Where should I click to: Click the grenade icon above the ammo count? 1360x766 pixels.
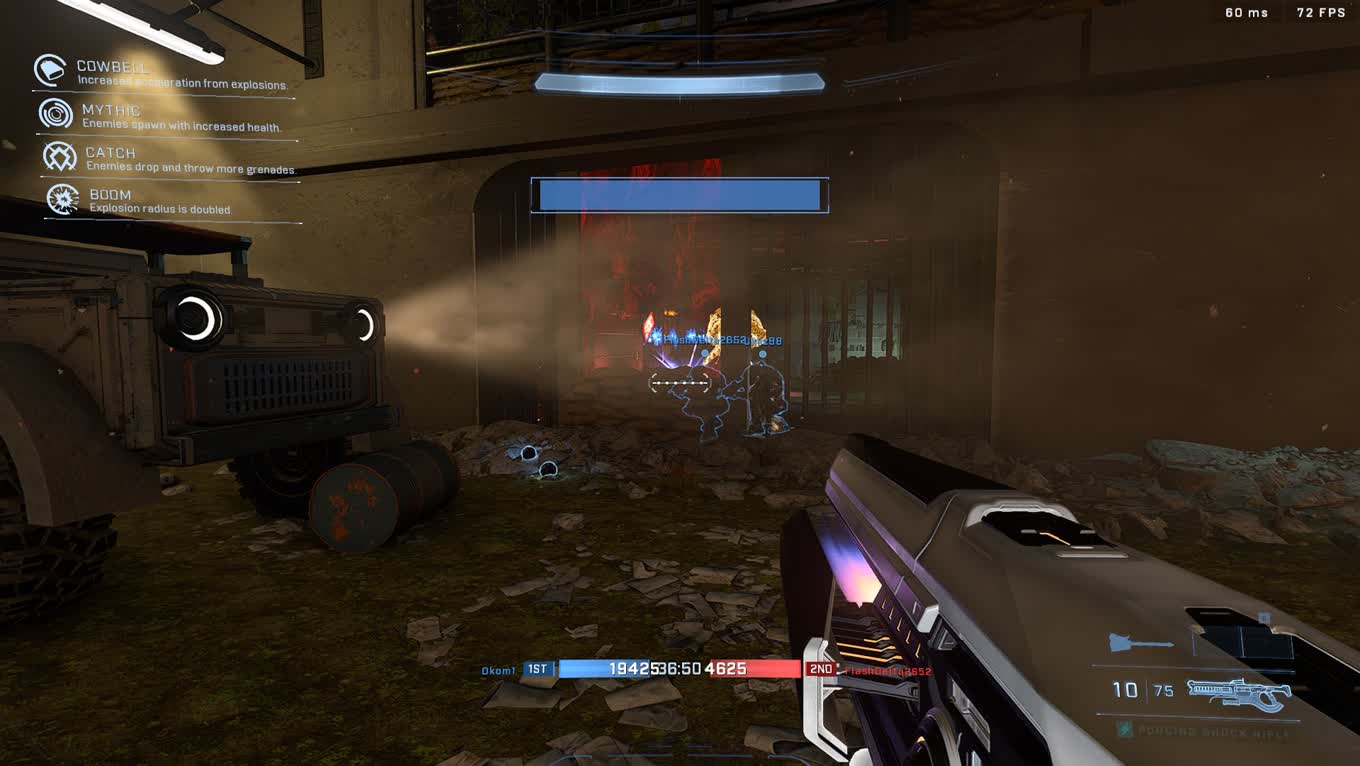coord(1141,644)
